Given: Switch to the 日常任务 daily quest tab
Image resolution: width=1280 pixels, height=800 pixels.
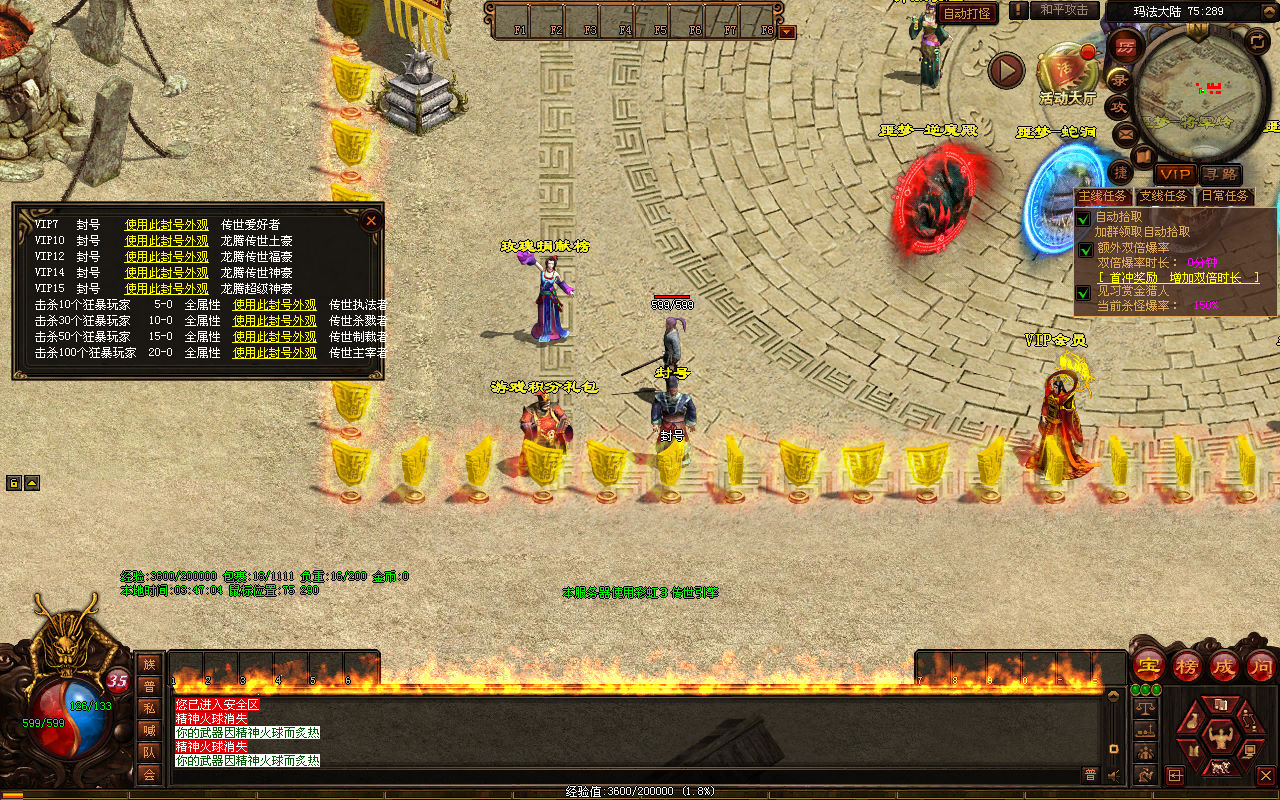Looking at the screenshot, I should click(x=1225, y=196).
